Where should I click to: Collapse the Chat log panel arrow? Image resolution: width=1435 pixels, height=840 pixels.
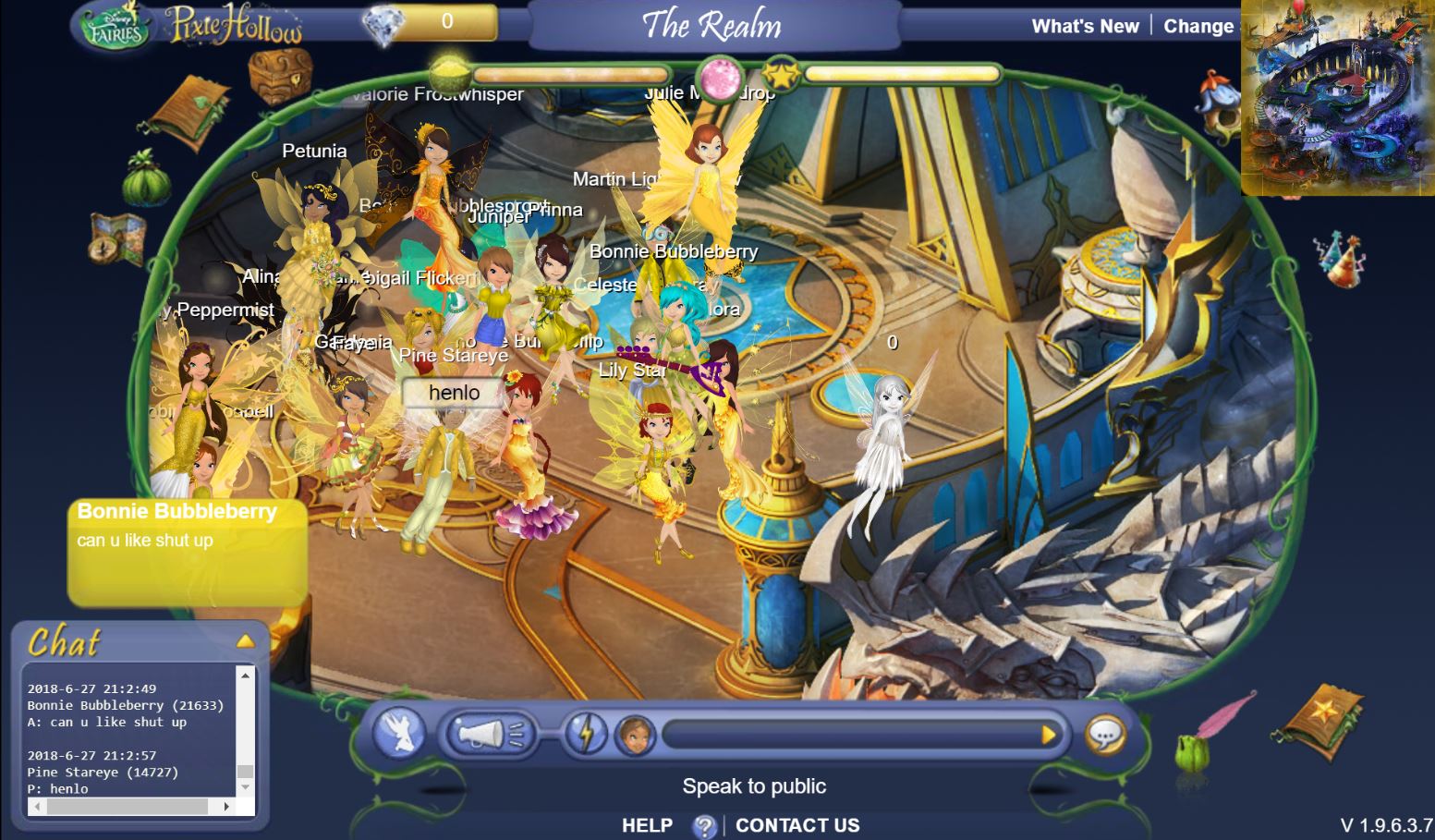[245, 640]
